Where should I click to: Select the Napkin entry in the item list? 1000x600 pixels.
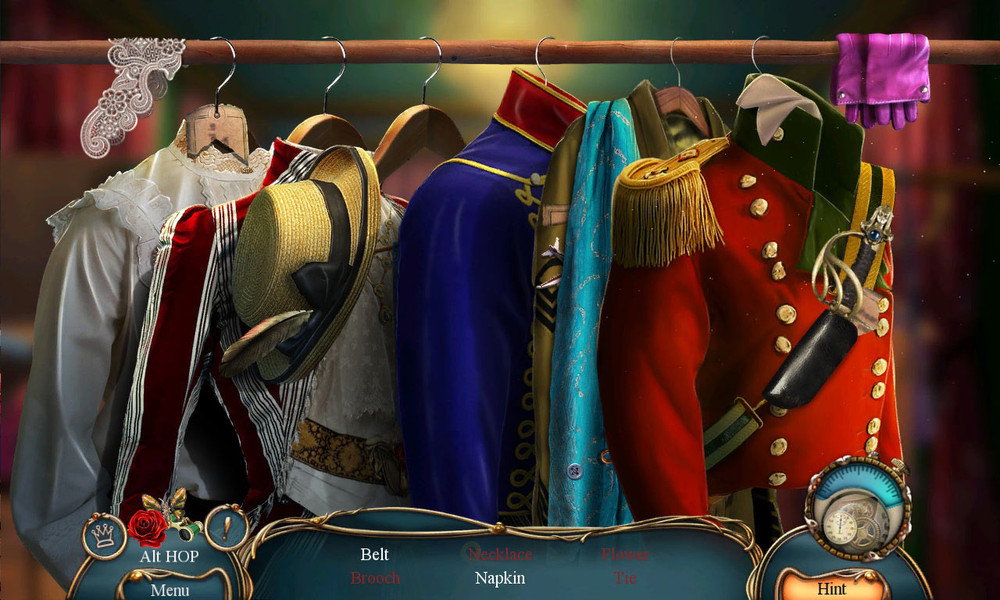click(500, 578)
